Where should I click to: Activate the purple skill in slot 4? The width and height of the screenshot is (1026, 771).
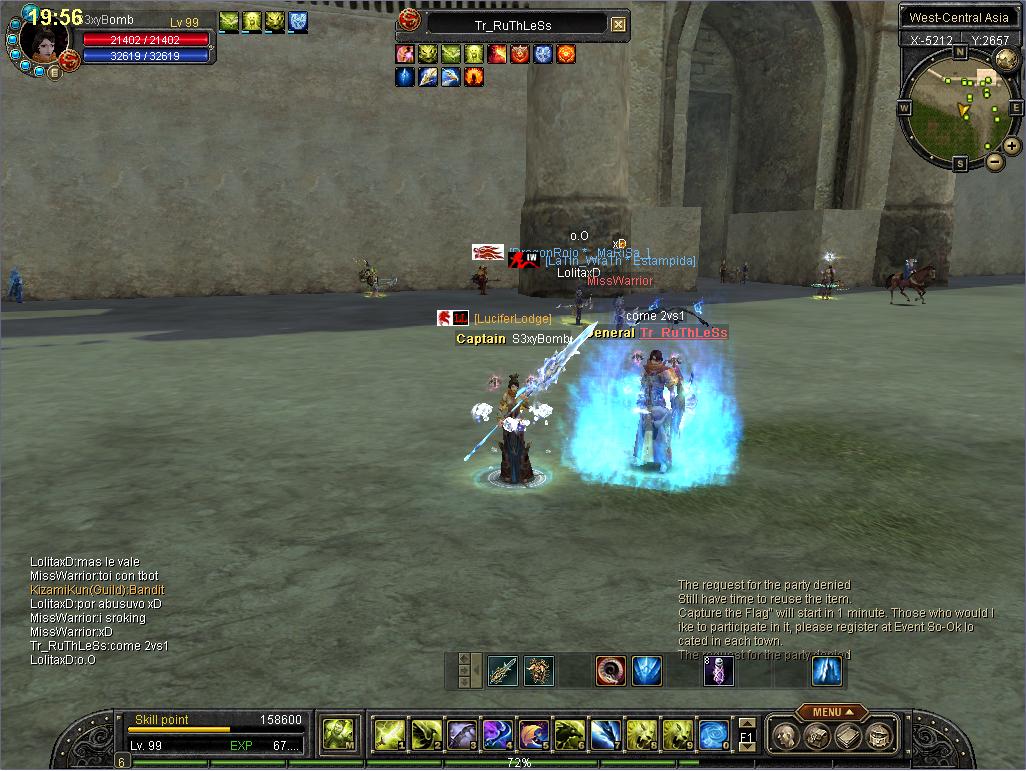[497, 735]
